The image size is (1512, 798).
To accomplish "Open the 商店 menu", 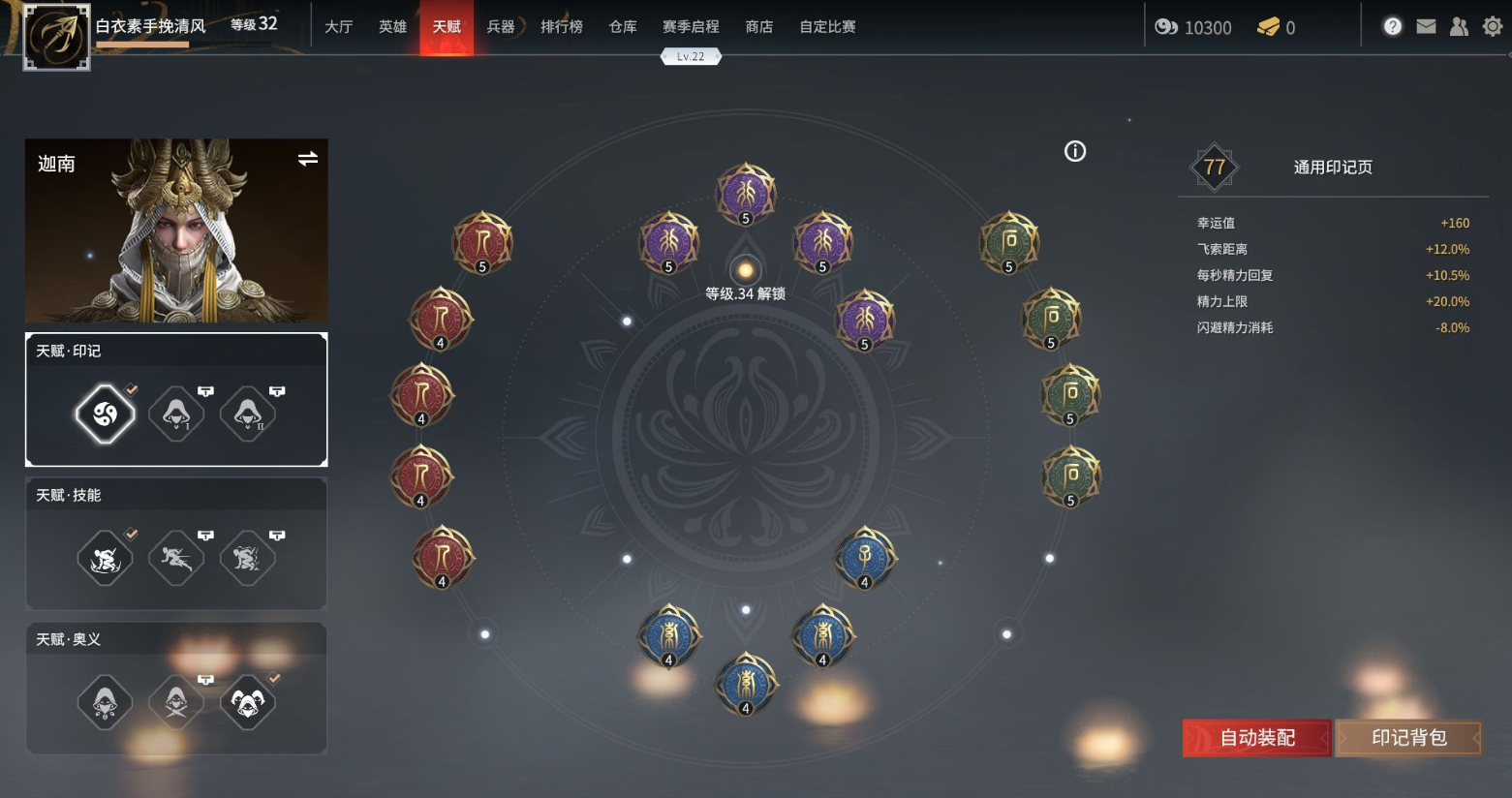I will click(x=758, y=27).
